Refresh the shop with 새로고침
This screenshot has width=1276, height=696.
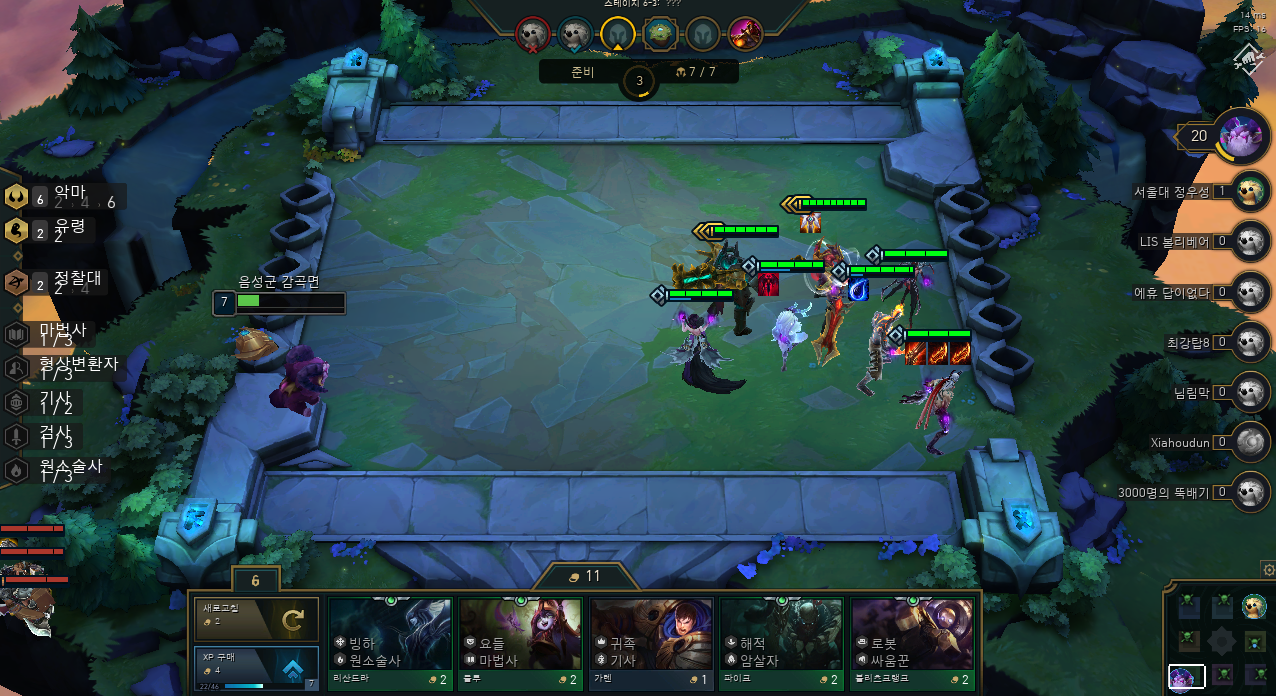coord(256,619)
